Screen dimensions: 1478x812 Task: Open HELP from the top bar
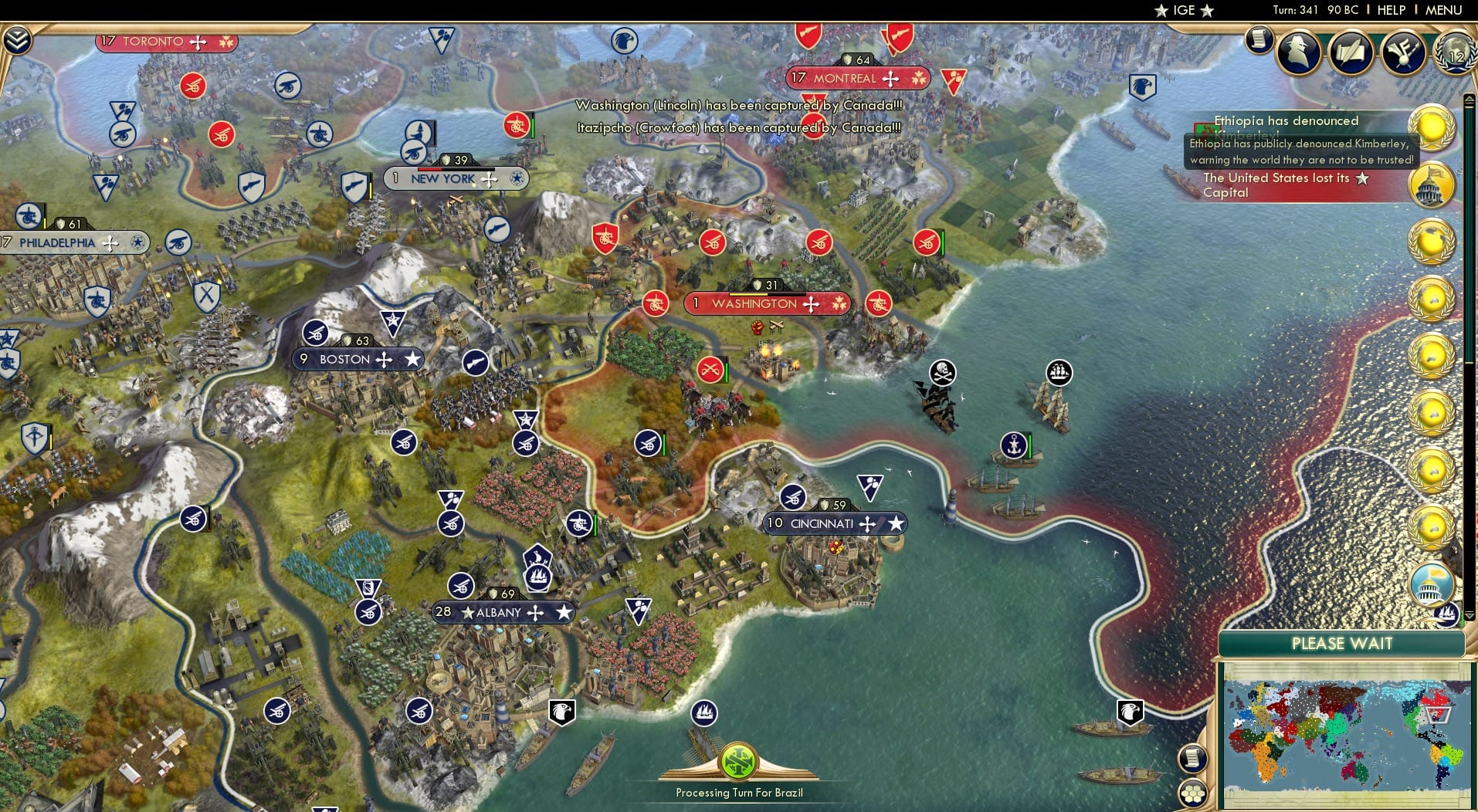tap(1391, 10)
